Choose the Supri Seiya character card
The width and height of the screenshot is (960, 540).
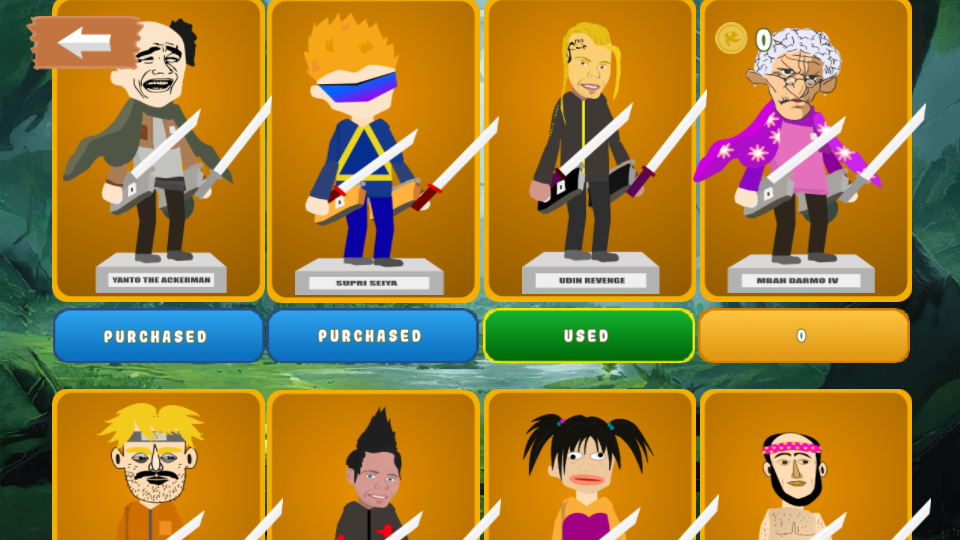click(373, 150)
